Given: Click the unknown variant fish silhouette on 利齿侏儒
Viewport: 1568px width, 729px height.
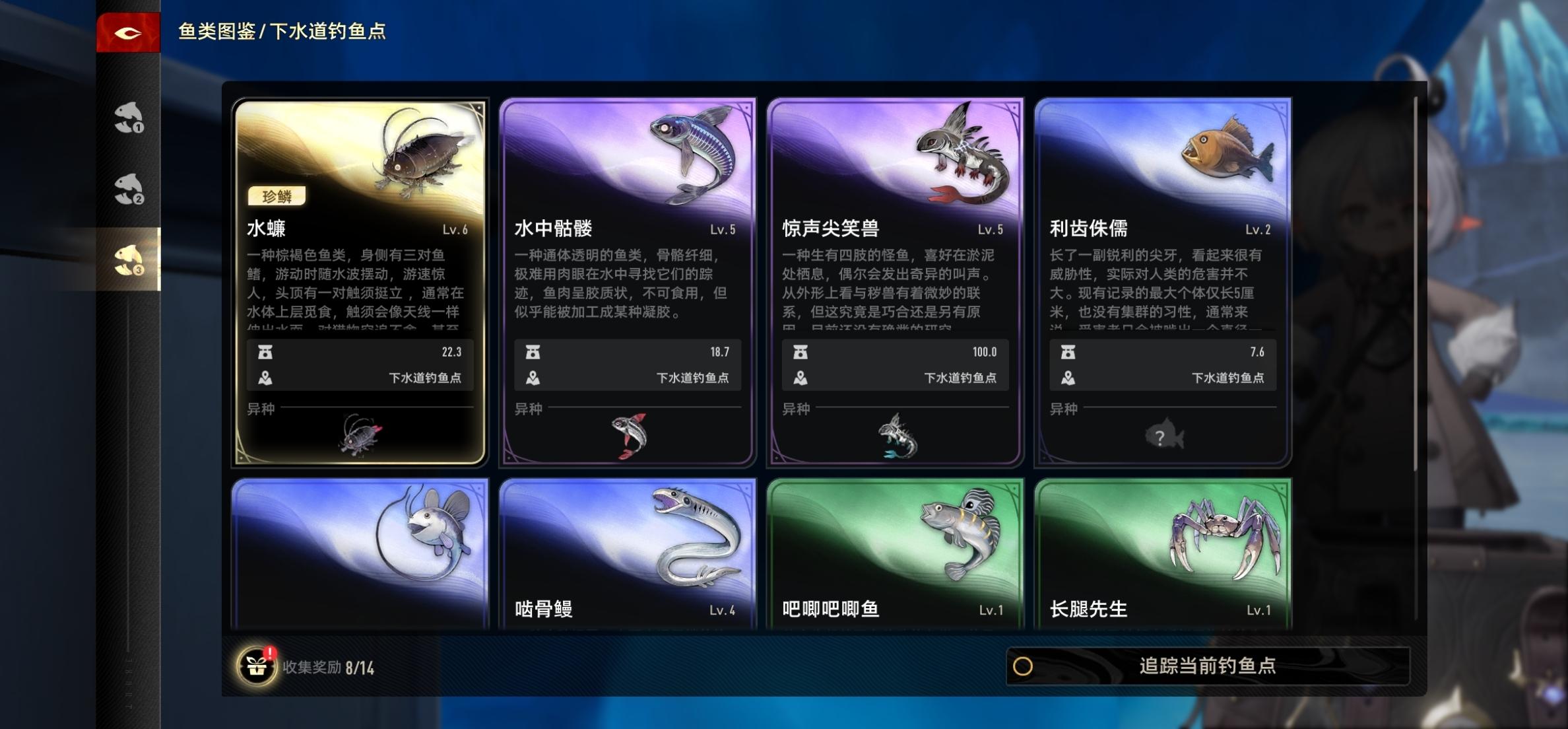Looking at the screenshot, I should [x=1164, y=434].
